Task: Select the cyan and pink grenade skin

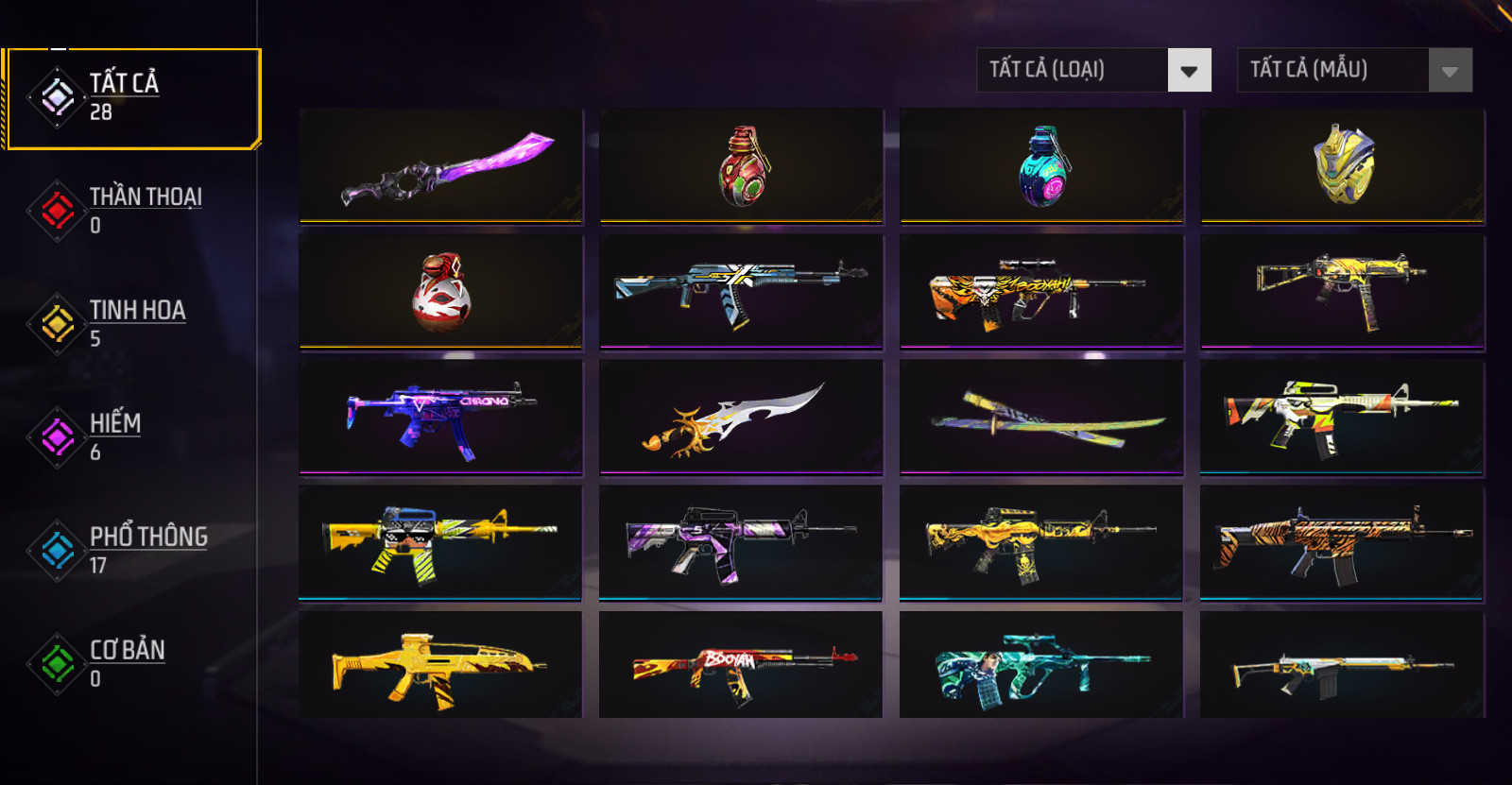Action: (x=1042, y=166)
